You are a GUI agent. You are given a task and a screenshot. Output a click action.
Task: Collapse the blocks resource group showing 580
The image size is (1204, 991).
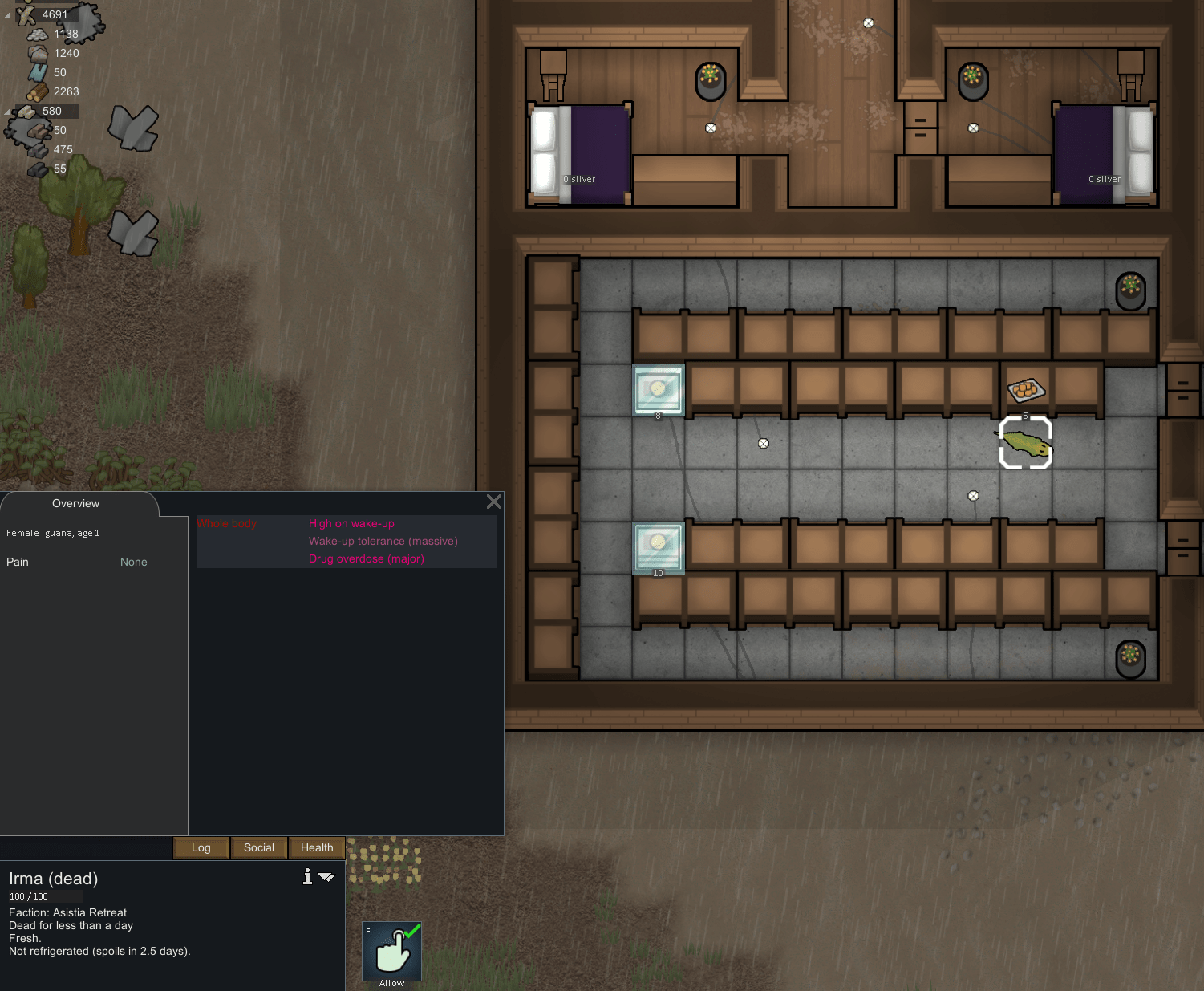click(6, 111)
